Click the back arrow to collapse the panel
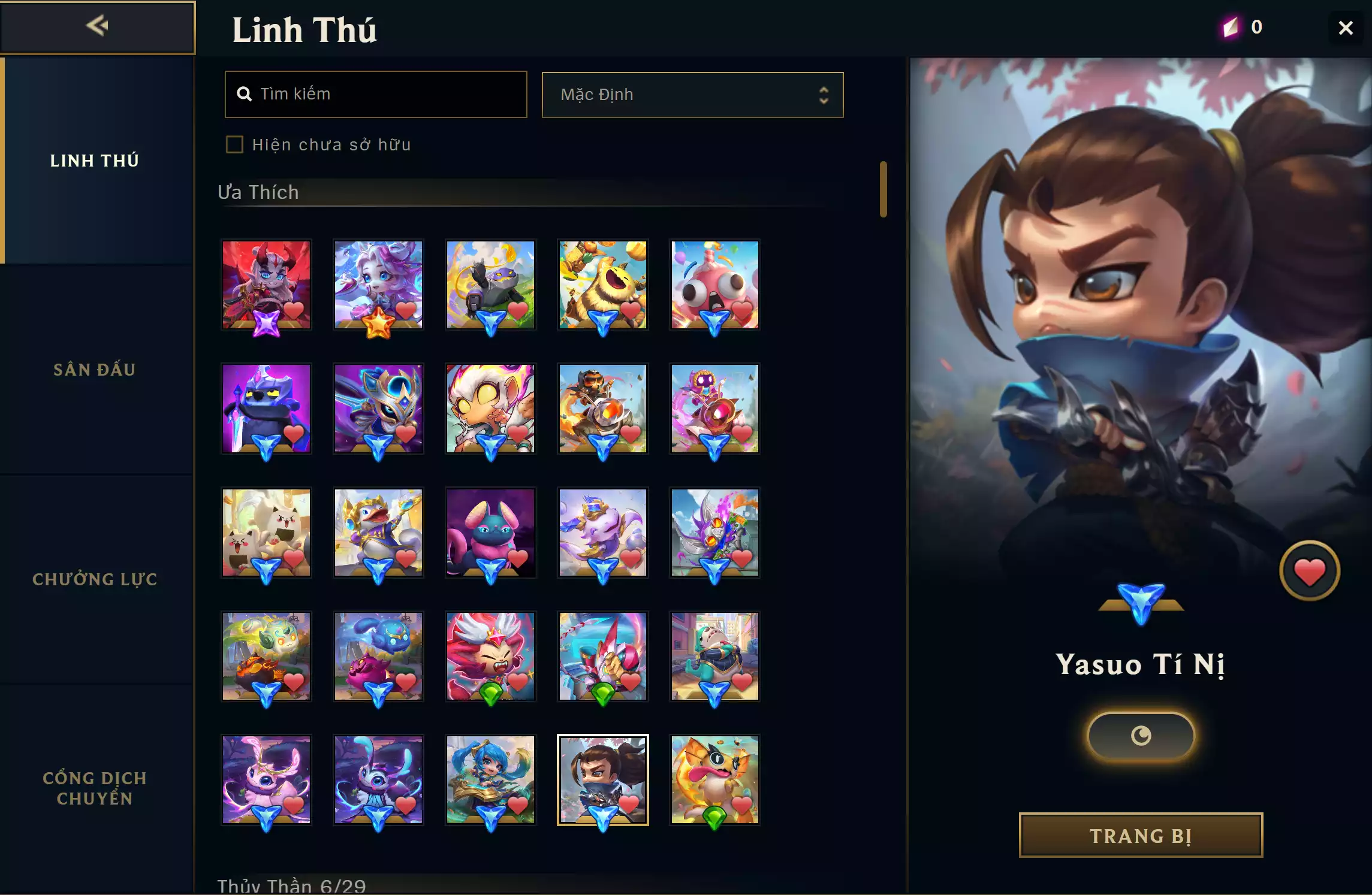Viewport: 1372px width, 895px height. click(97, 26)
